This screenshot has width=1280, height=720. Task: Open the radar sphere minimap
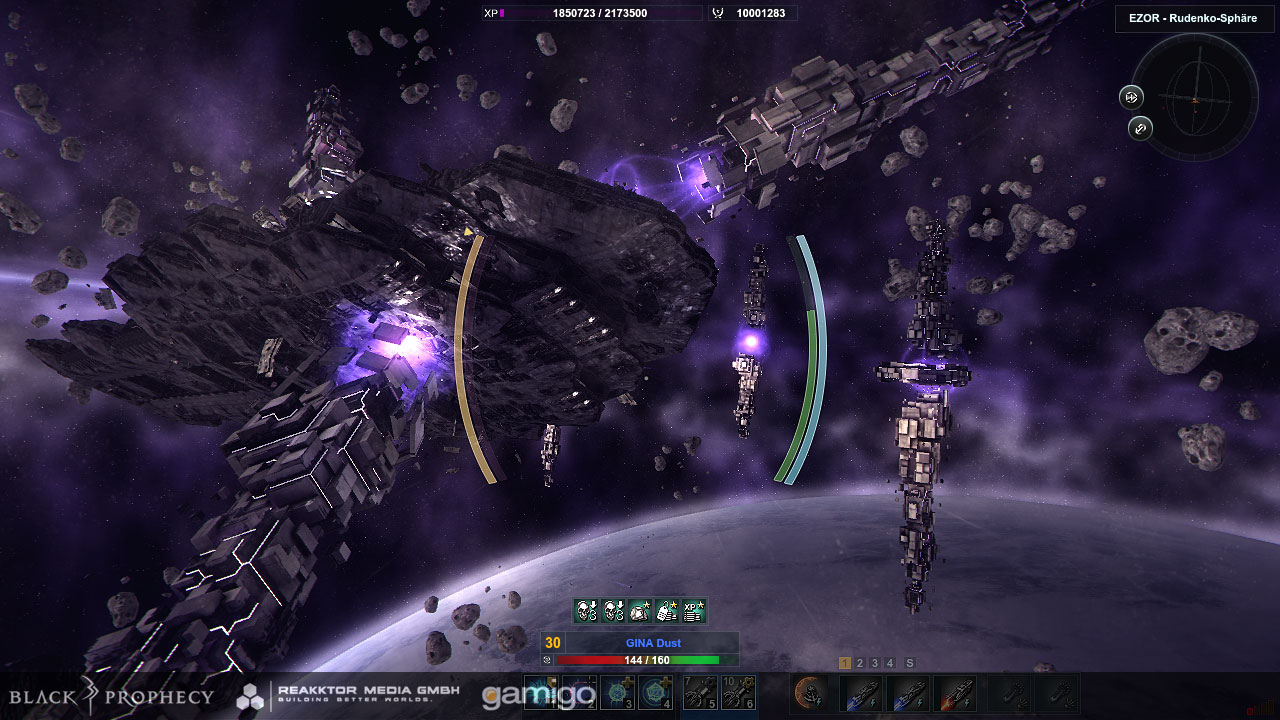(x=1195, y=98)
